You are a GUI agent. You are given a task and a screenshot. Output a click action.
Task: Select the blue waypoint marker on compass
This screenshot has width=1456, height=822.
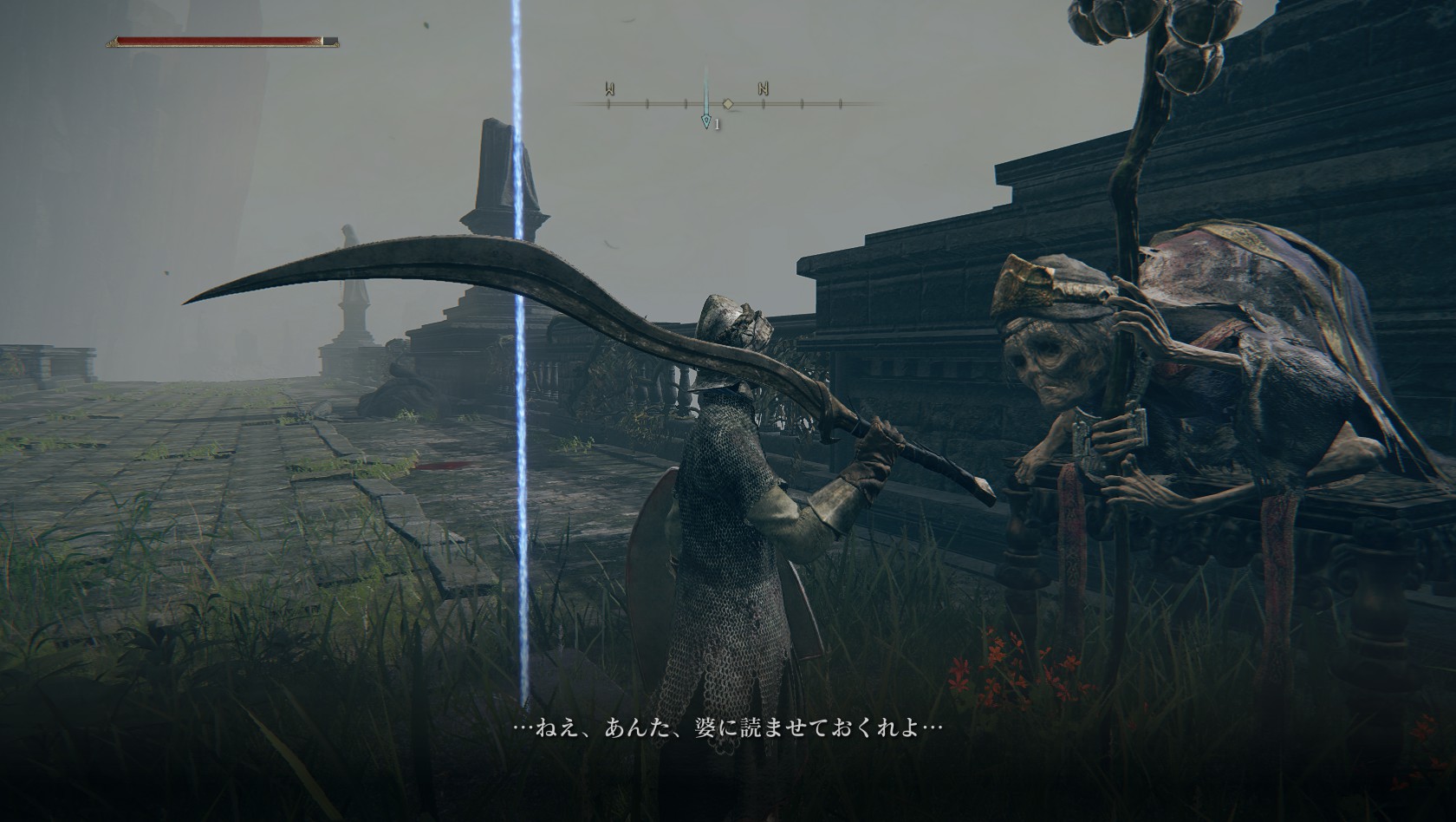click(706, 121)
